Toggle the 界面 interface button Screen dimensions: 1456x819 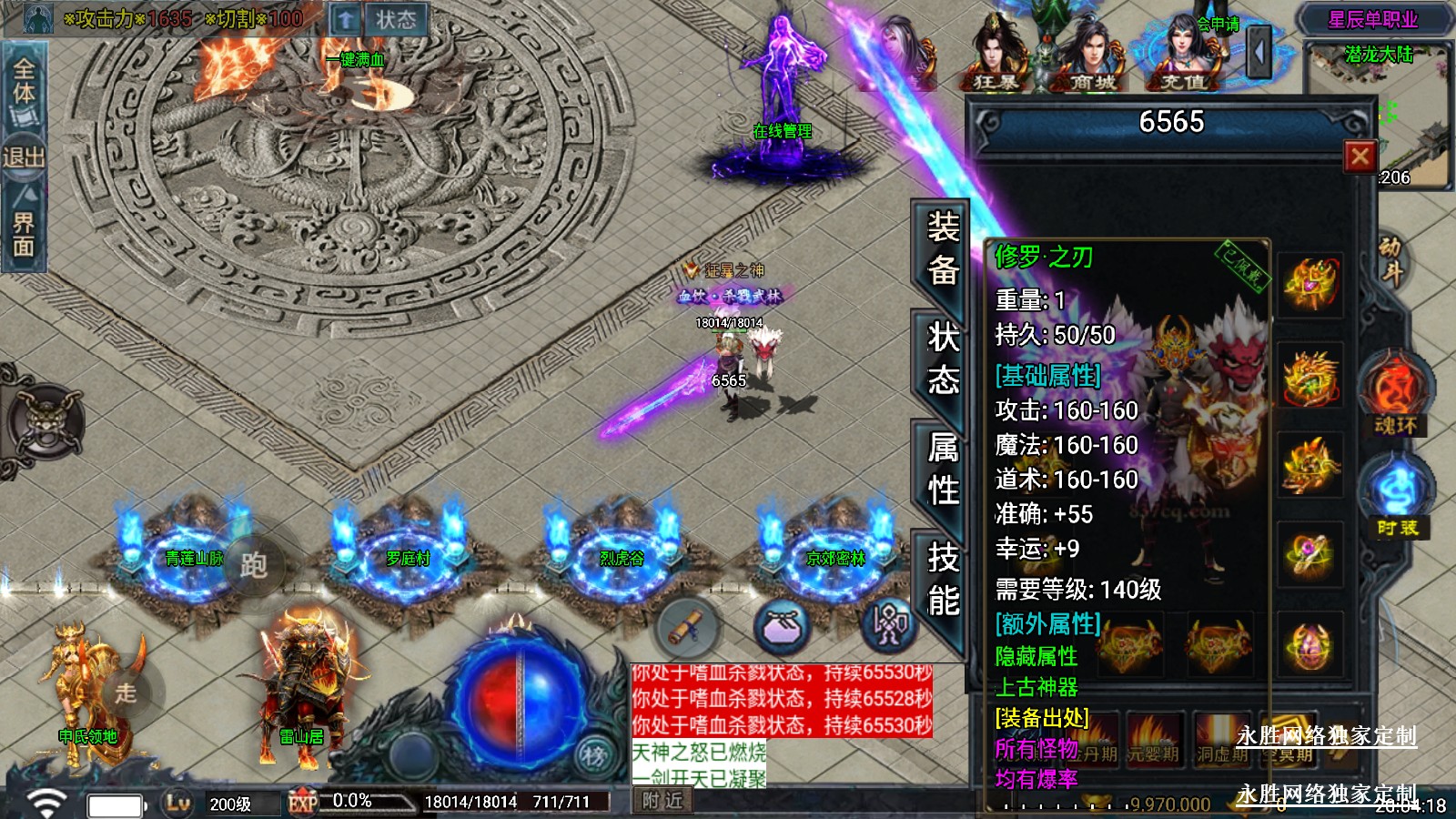[24, 232]
